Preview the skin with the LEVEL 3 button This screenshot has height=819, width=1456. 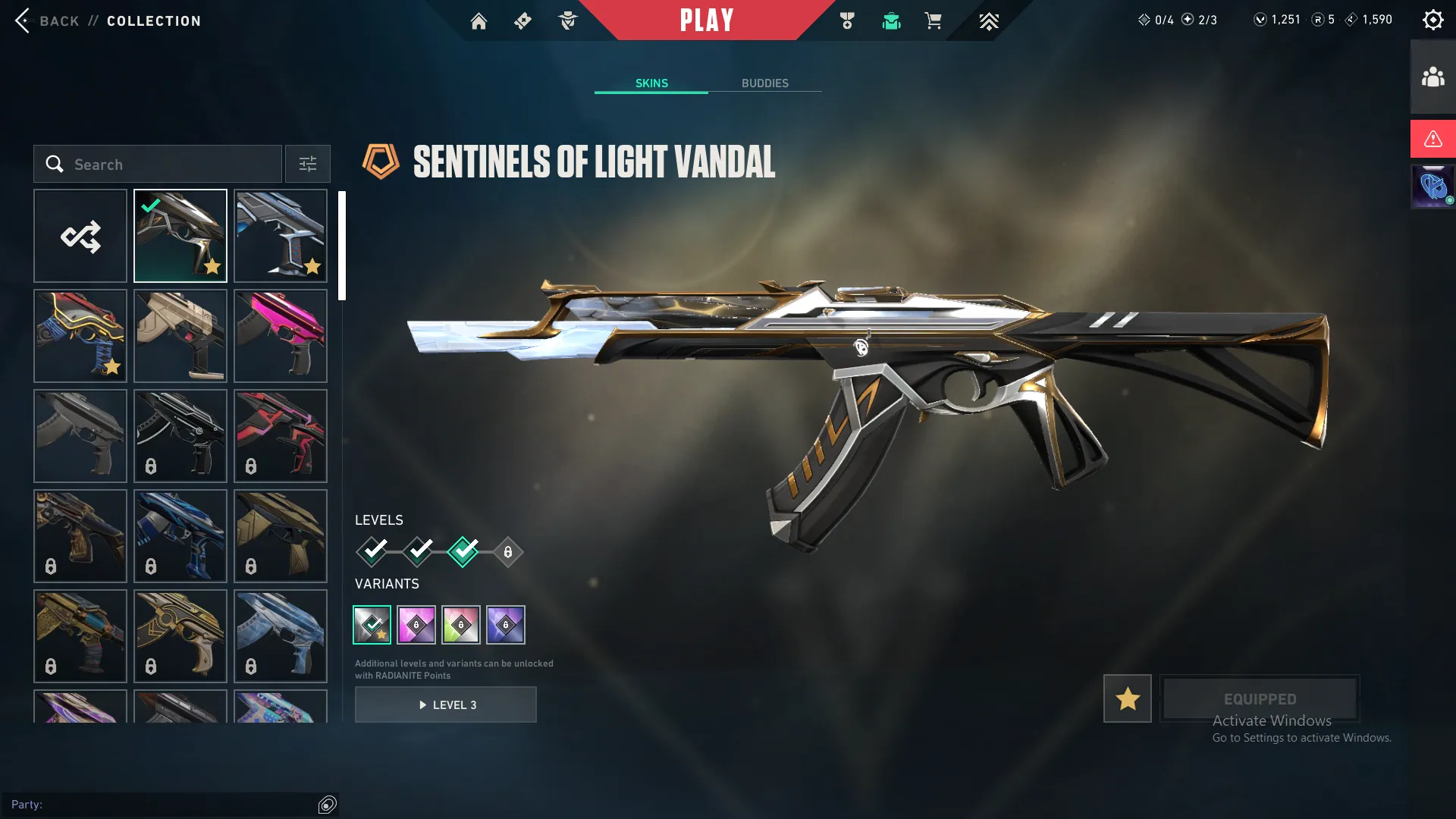point(446,704)
